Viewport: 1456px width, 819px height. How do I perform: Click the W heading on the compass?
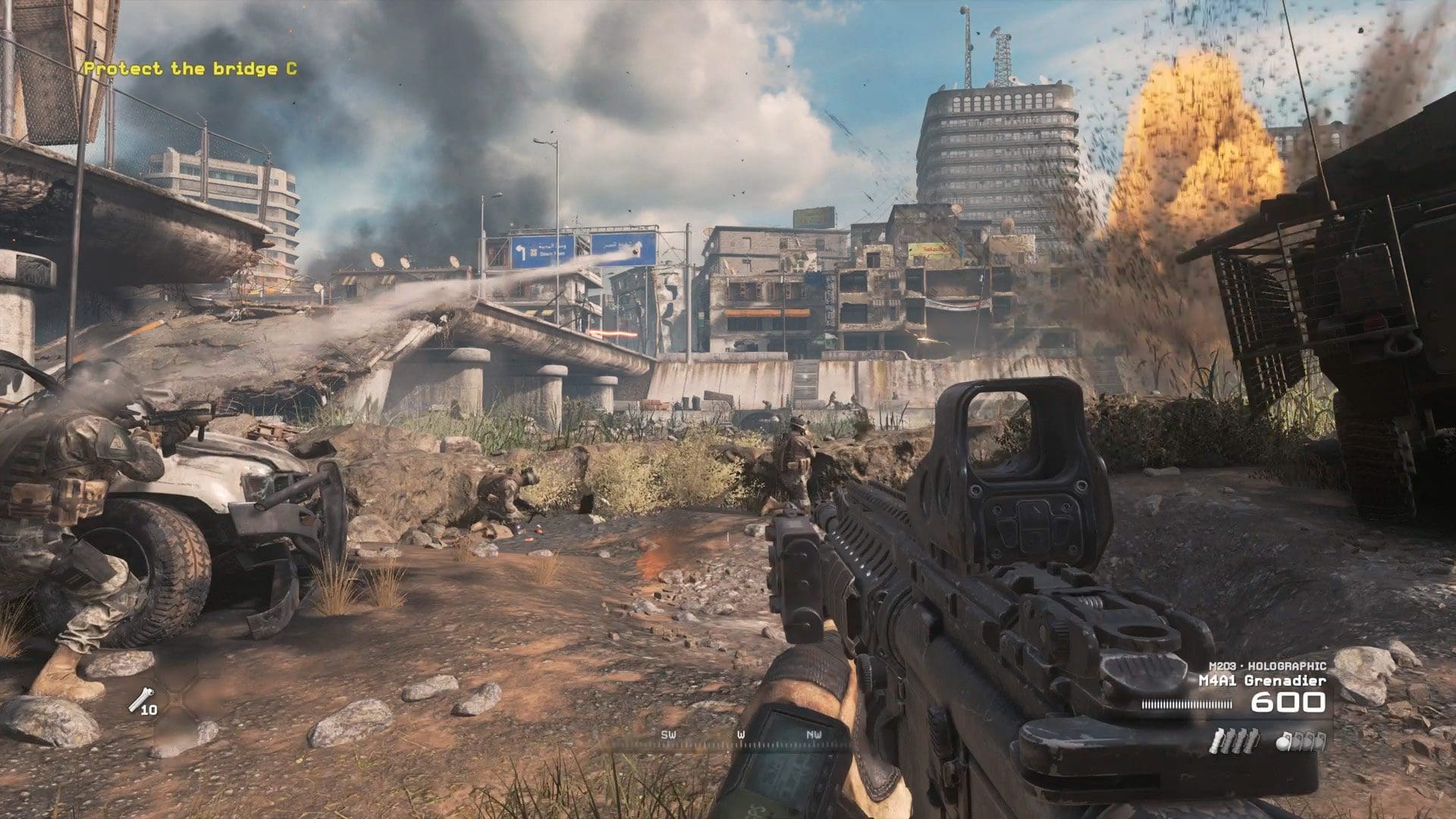point(741,735)
